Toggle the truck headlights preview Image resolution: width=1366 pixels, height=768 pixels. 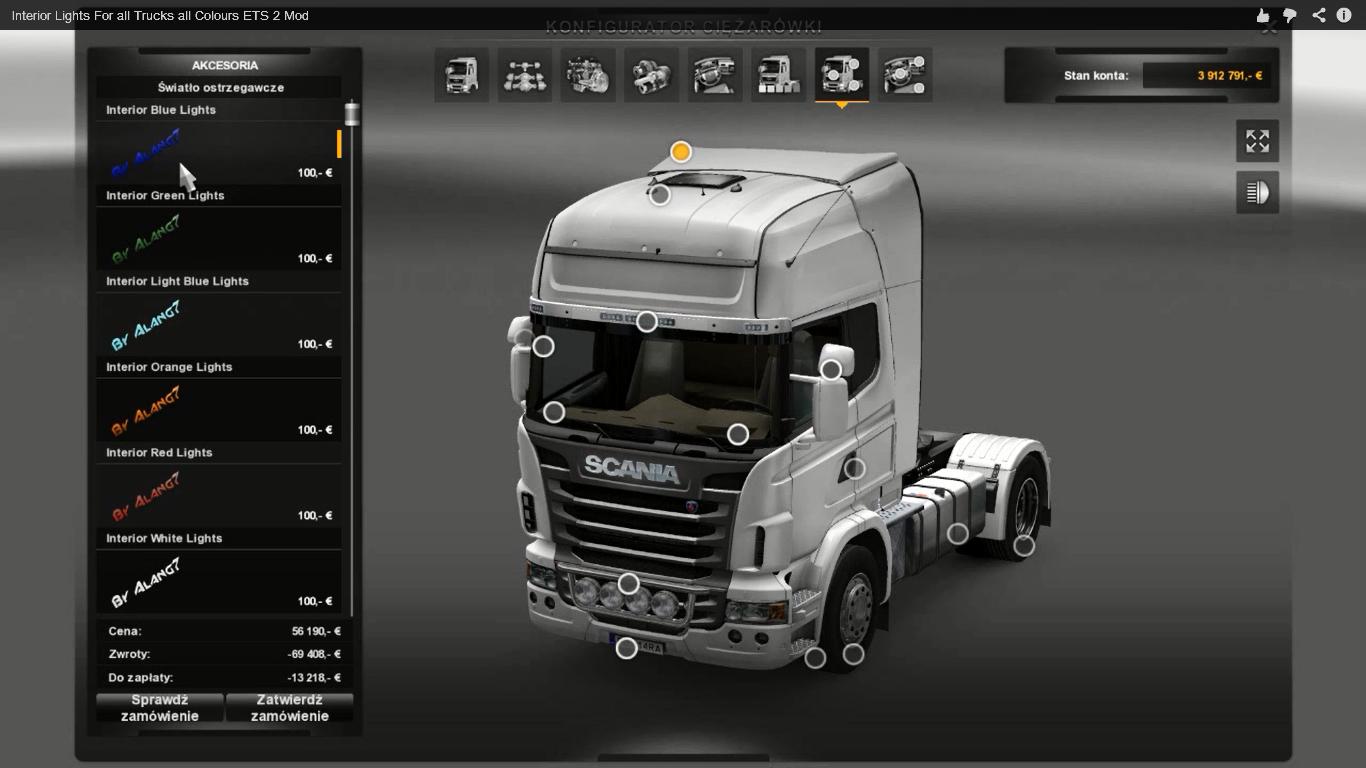coord(1257,192)
